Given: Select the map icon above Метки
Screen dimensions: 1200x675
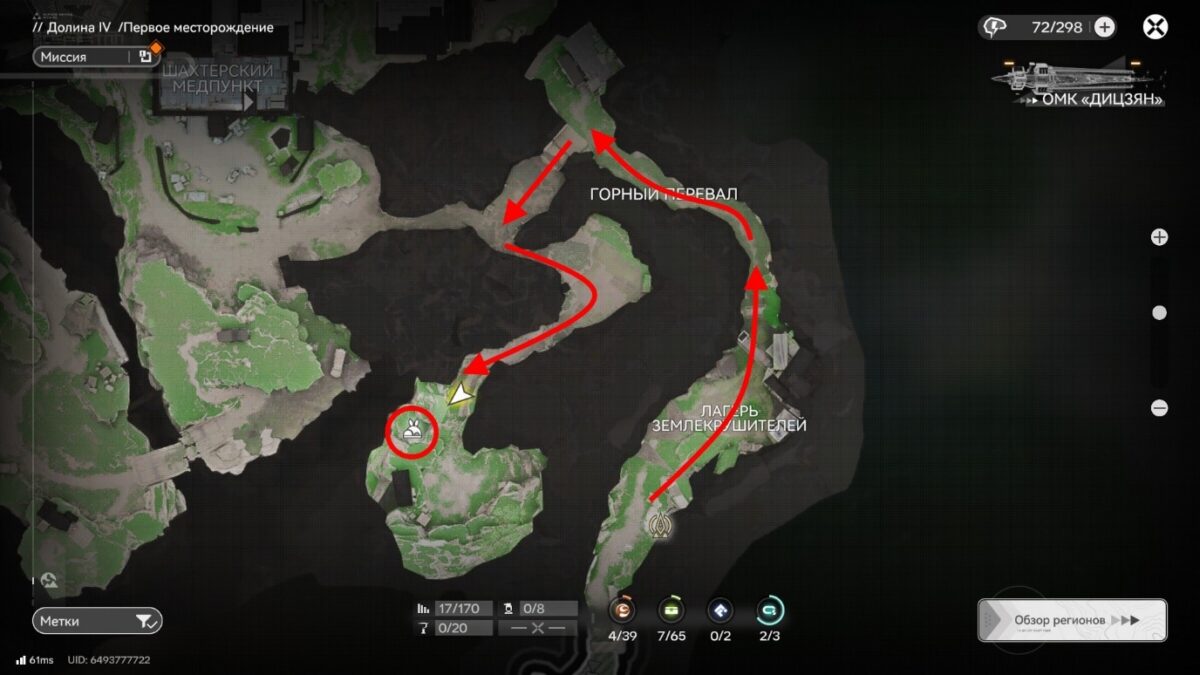Looking at the screenshot, I should (49, 579).
